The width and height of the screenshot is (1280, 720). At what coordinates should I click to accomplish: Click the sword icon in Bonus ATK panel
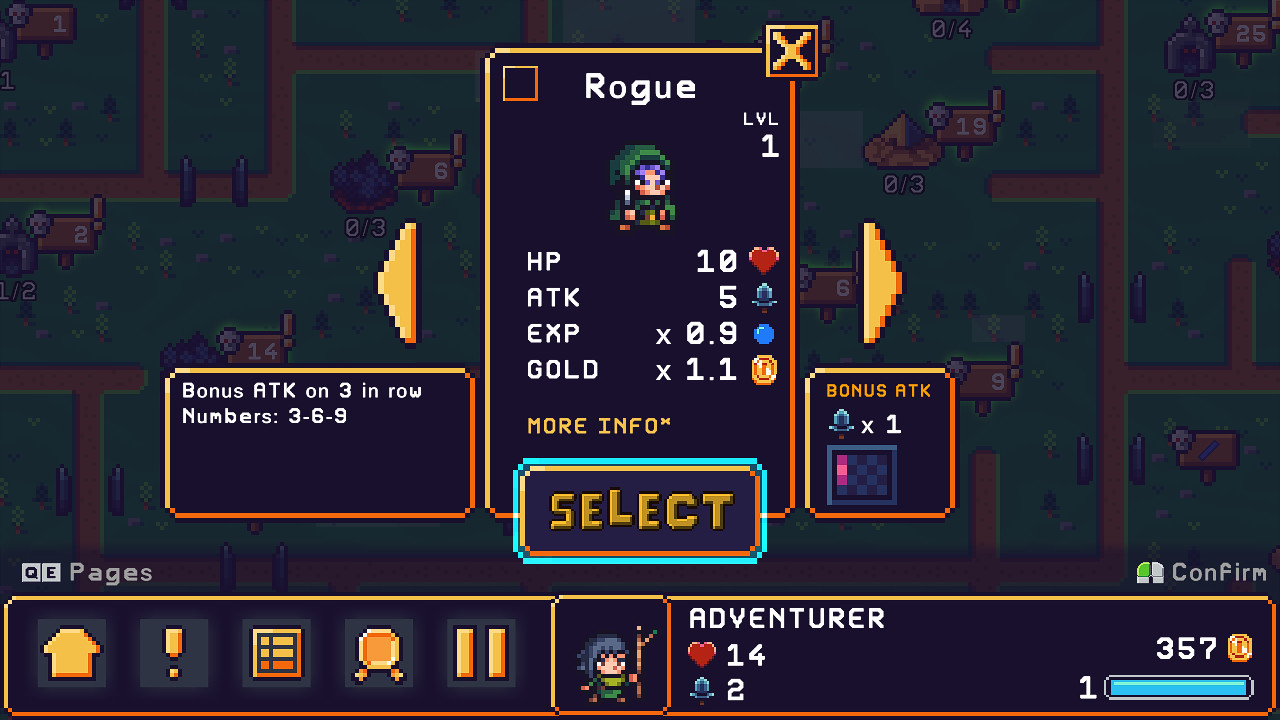(840, 424)
